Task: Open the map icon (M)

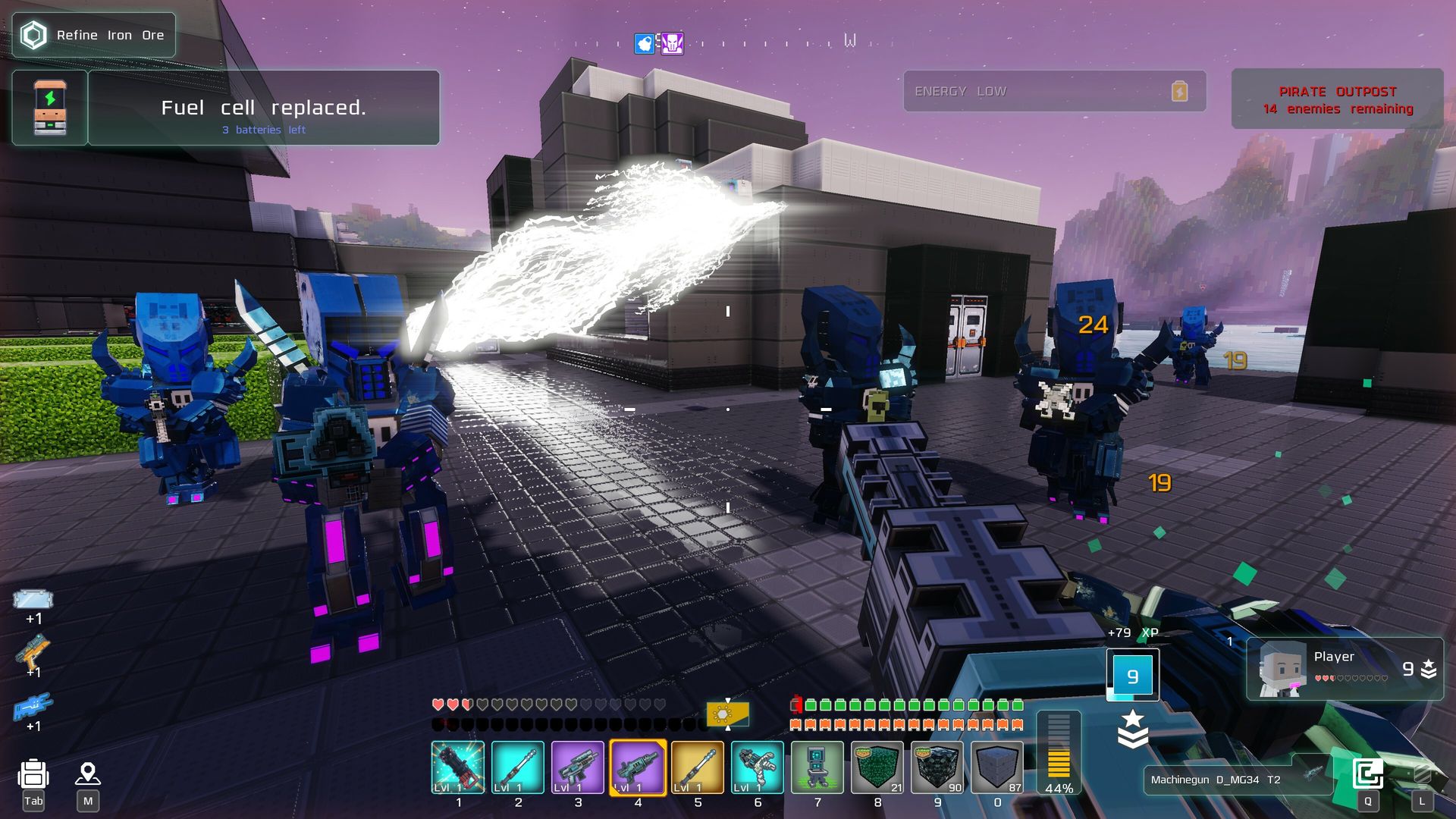Action: (89, 773)
